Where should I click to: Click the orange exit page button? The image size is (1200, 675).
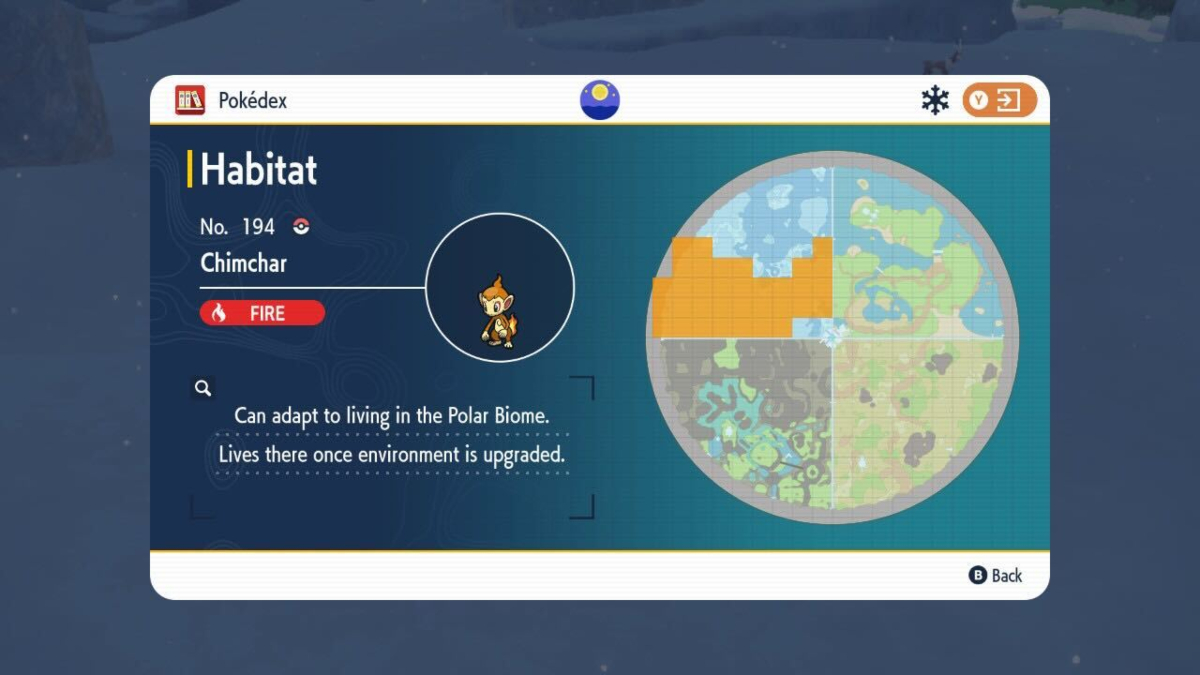999,100
